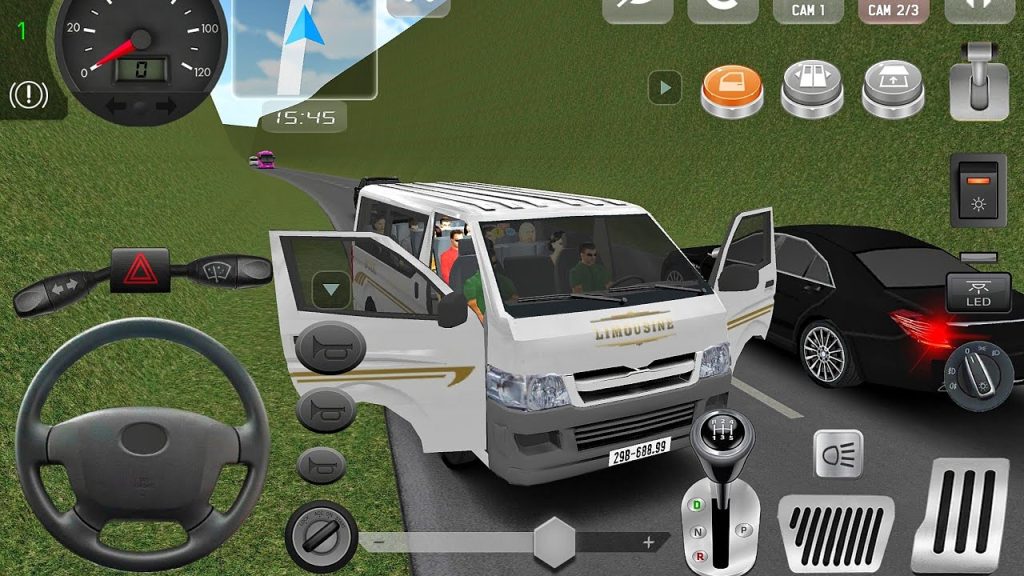This screenshot has height=576, width=1024.
Task: Toggle the interior light rocker switch
Action: point(977,190)
